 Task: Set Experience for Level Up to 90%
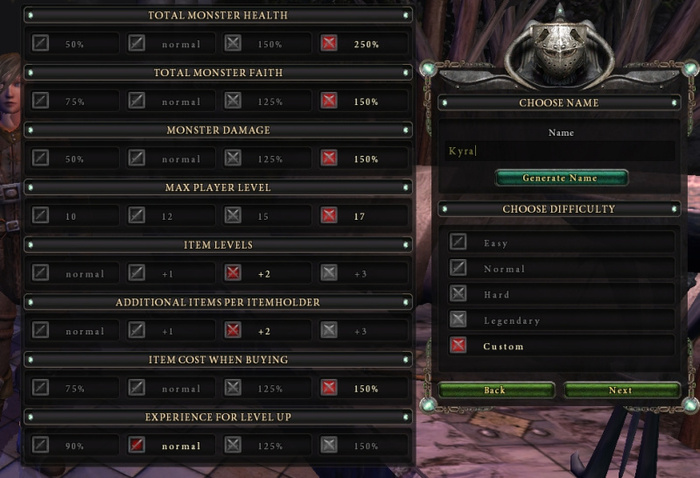click(40, 444)
